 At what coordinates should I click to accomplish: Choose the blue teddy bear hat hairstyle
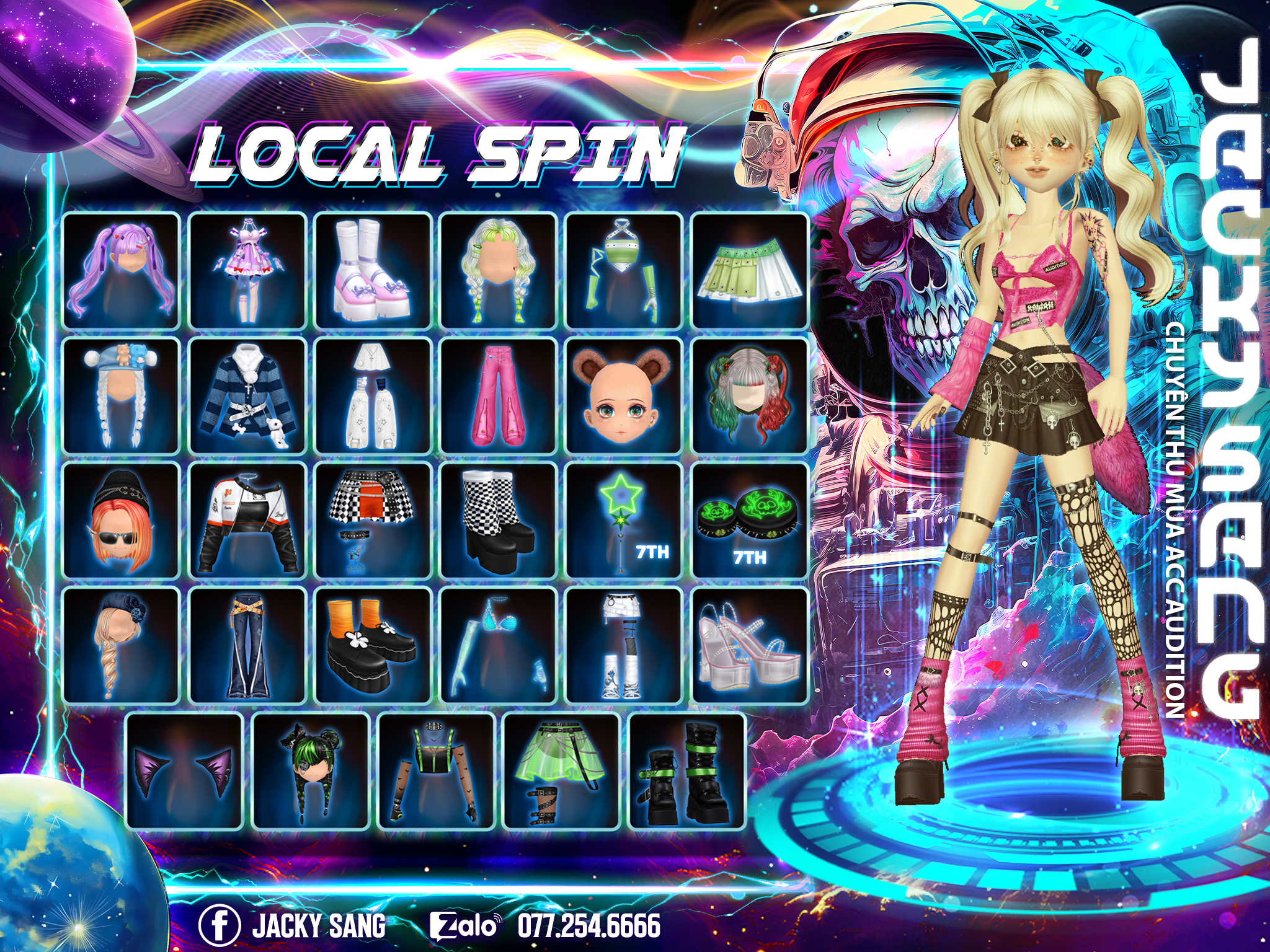pyautogui.click(x=122, y=396)
